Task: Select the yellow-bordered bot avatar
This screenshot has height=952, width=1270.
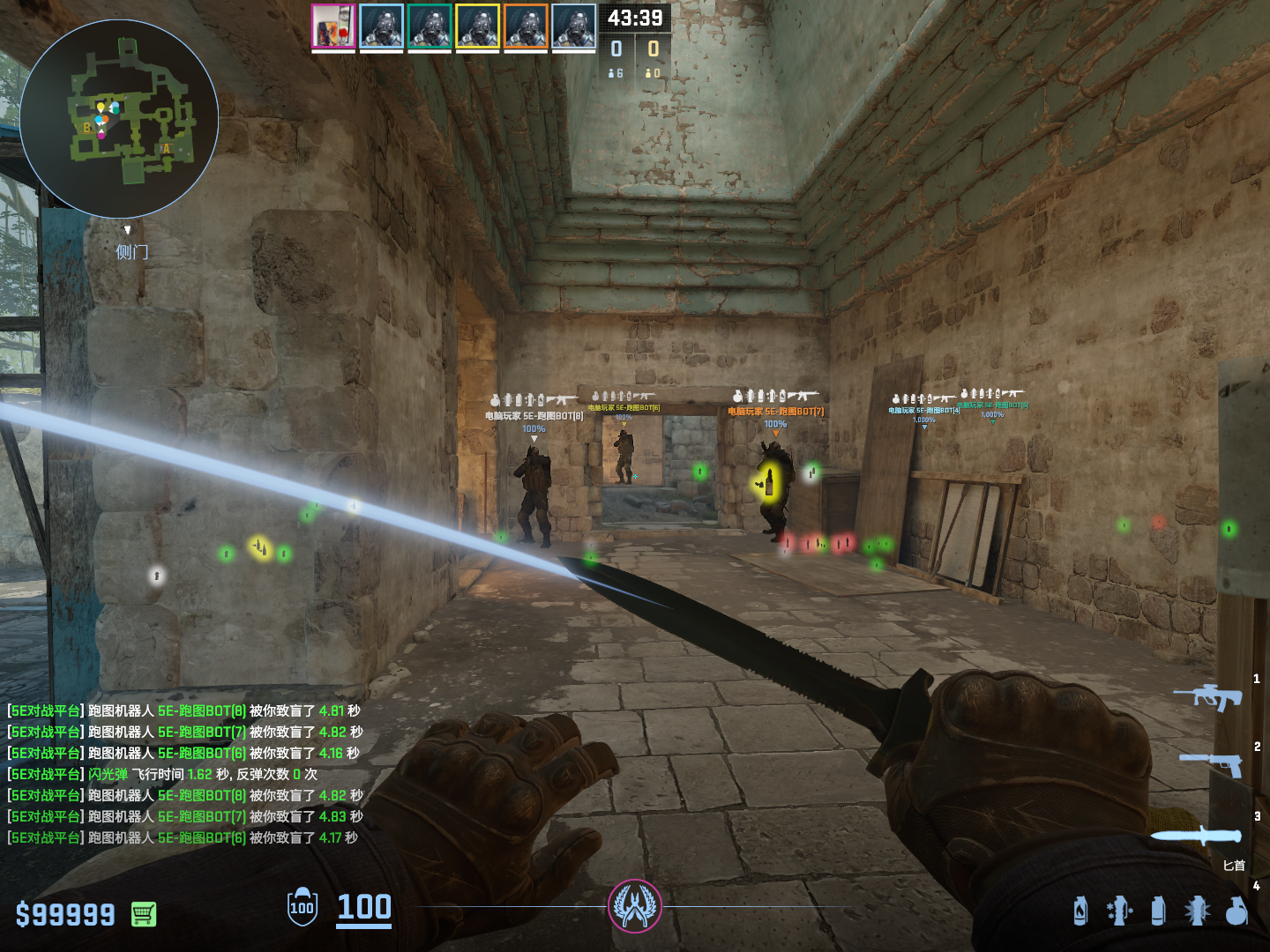Action: pos(478,26)
